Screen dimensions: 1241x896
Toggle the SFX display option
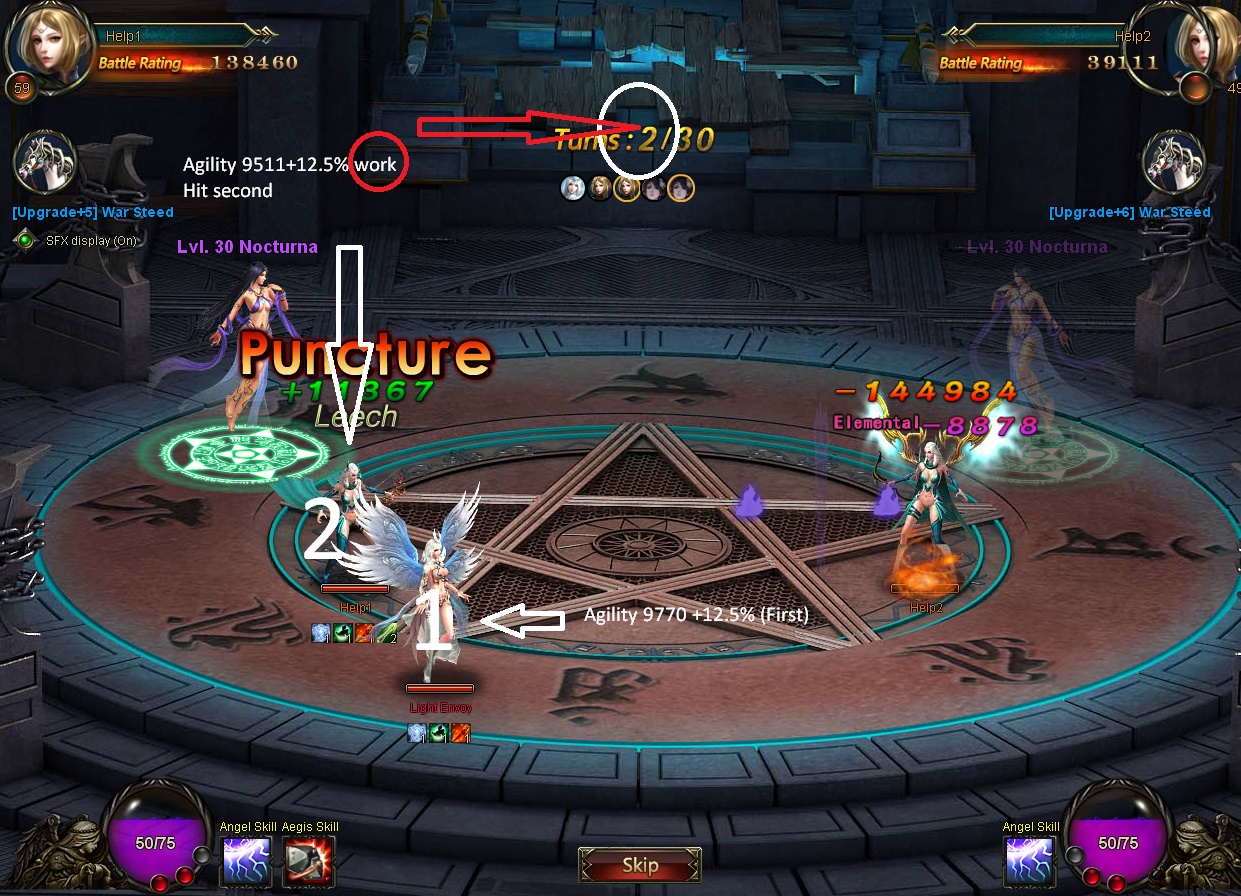26,240
